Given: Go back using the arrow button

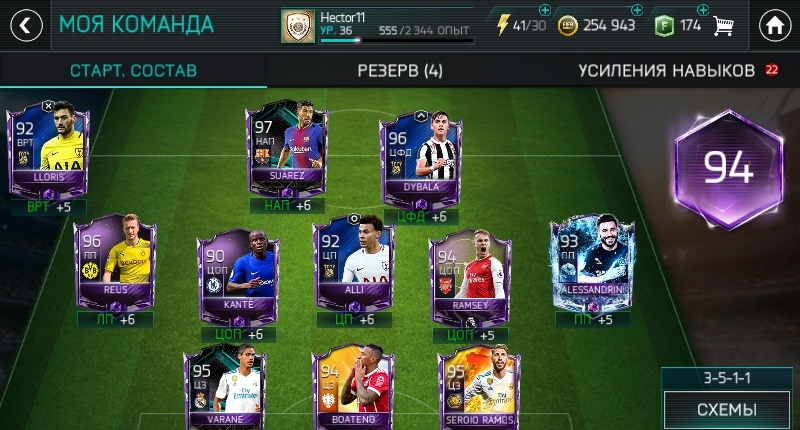Looking at the screenshot, I should pos(24,25).
